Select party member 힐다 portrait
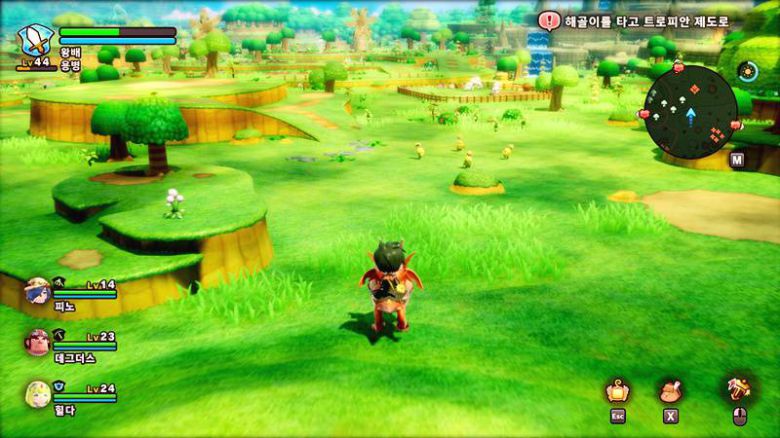780x438 pixels. 38,394
